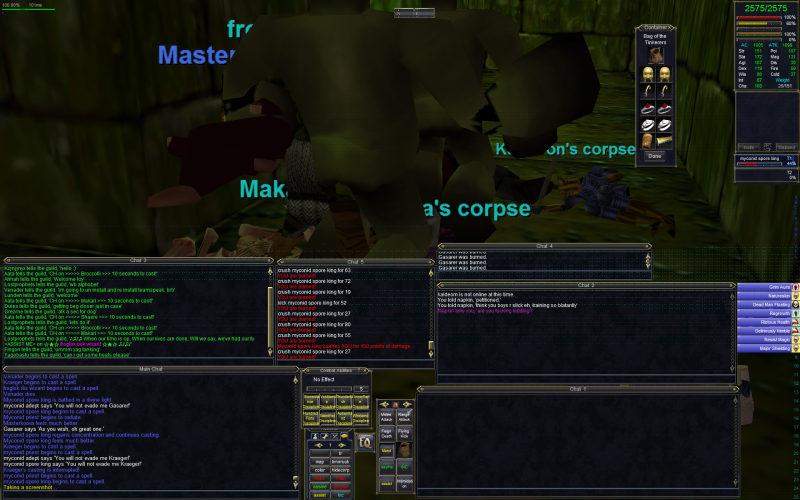Click the Riotous Health buff entry
Image resolution: width=800 pixels, height=500 pixels.
pos(768,322)
